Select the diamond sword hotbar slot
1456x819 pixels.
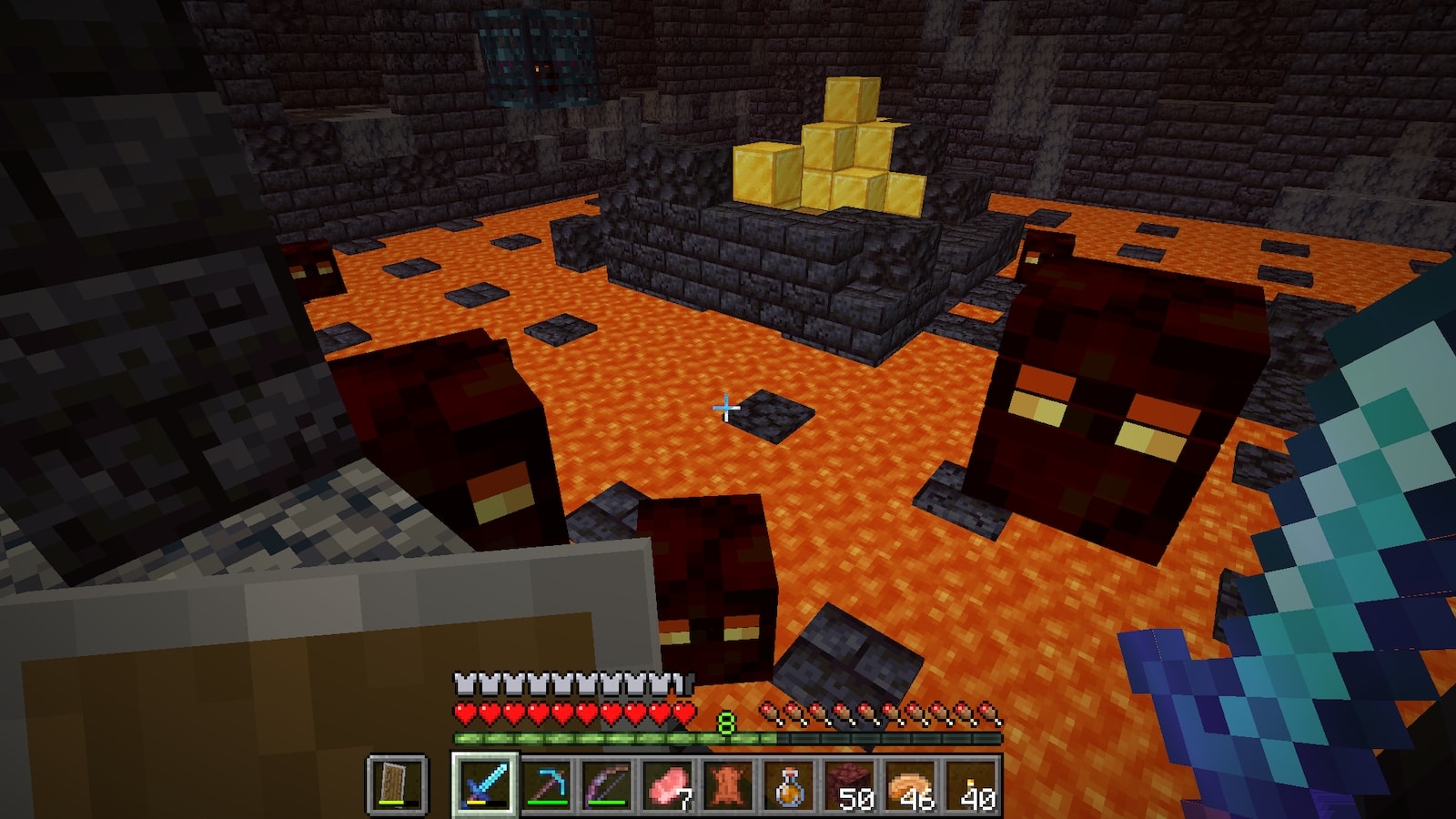point(484,784)
